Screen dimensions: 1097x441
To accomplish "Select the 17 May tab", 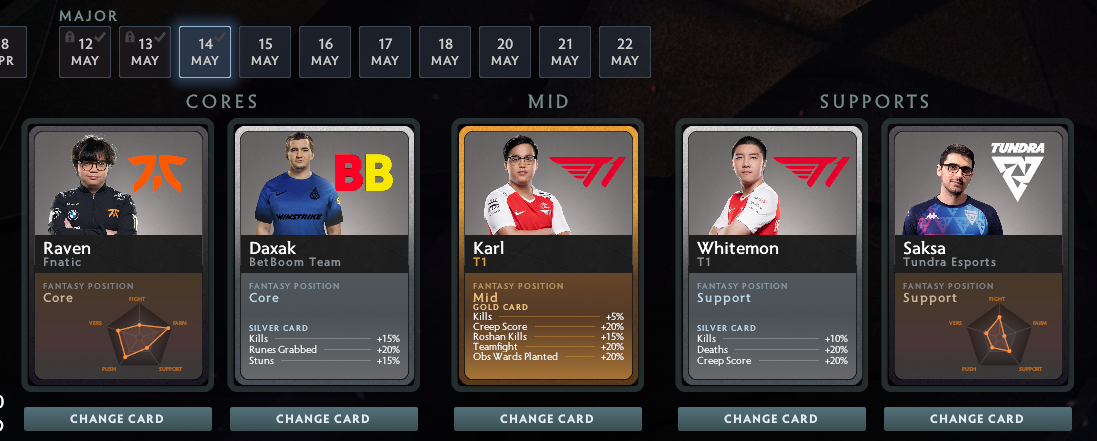I will [x=385, y=52].
